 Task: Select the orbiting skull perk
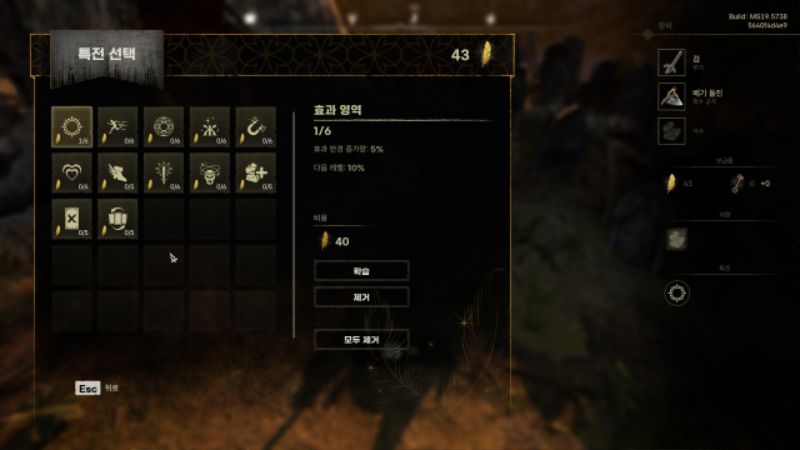click(210, 172)
